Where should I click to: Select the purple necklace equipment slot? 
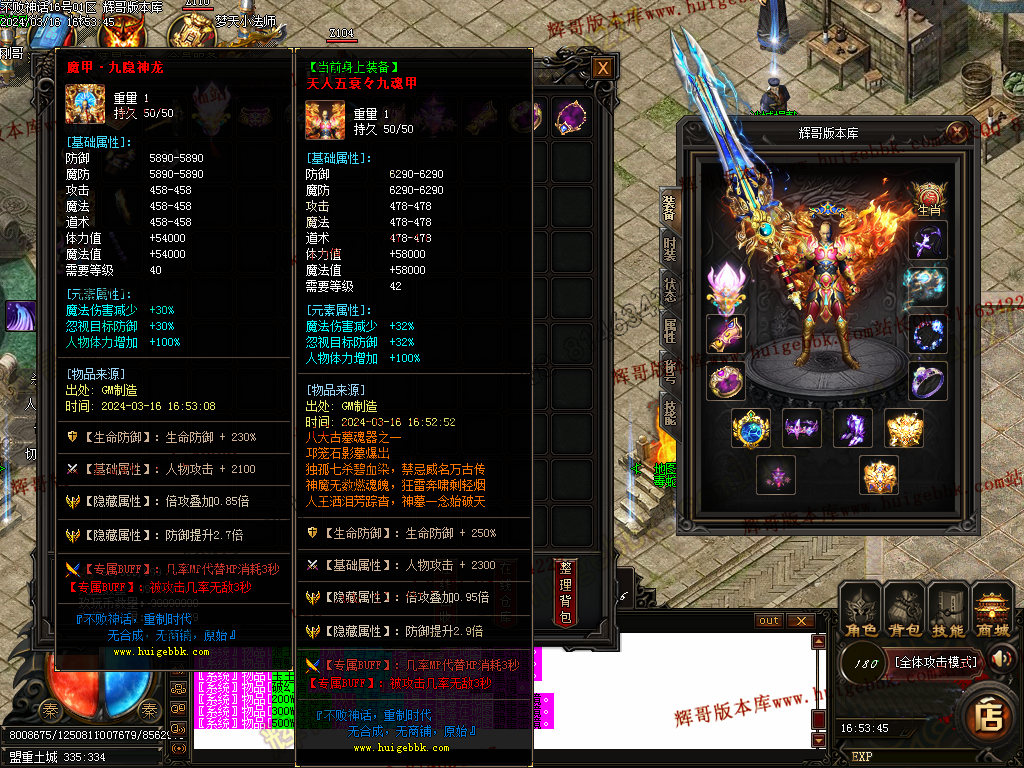point(928,242)
